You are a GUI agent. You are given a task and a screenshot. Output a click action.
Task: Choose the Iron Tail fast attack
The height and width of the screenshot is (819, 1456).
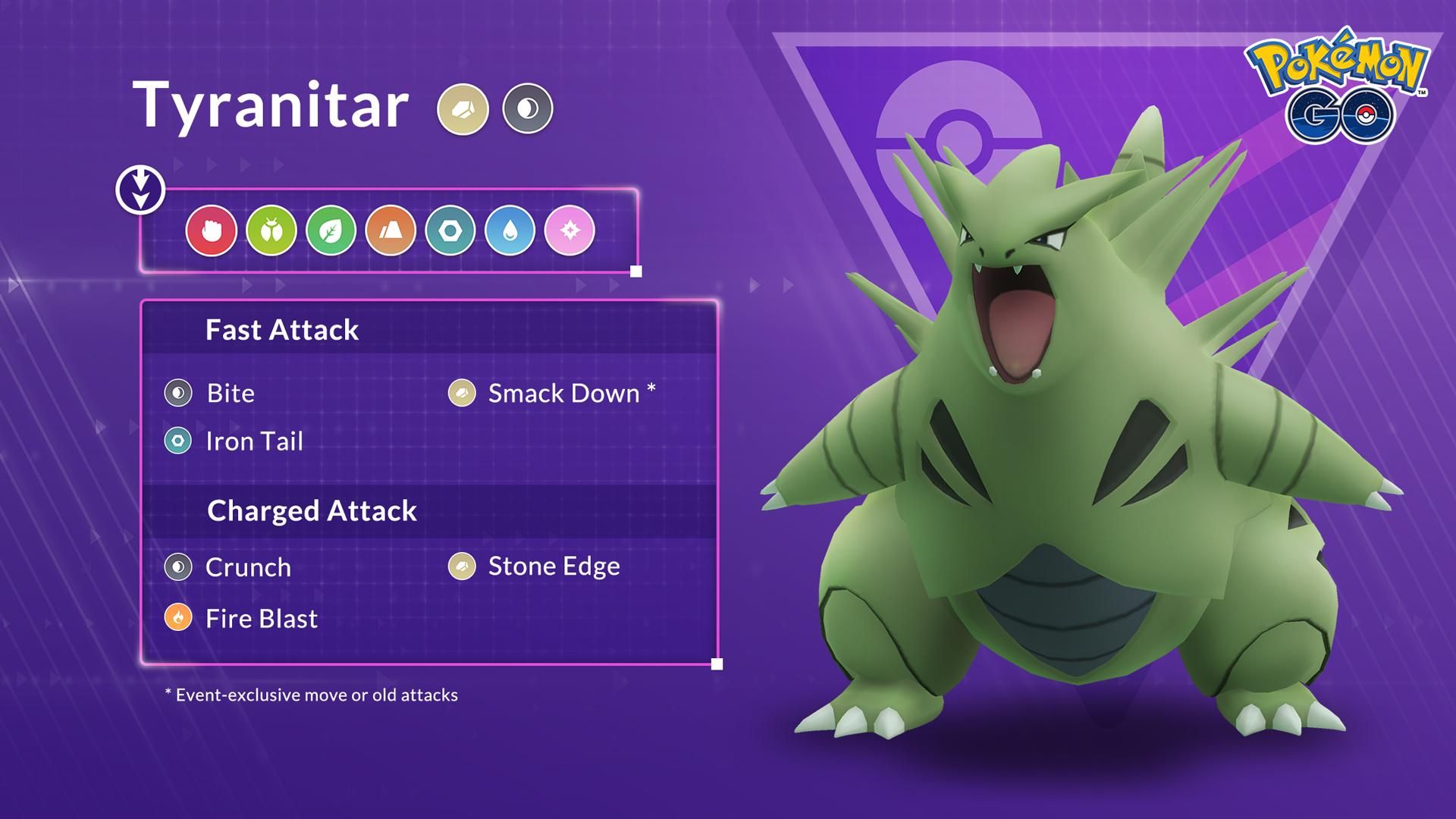tap(253, 441)
